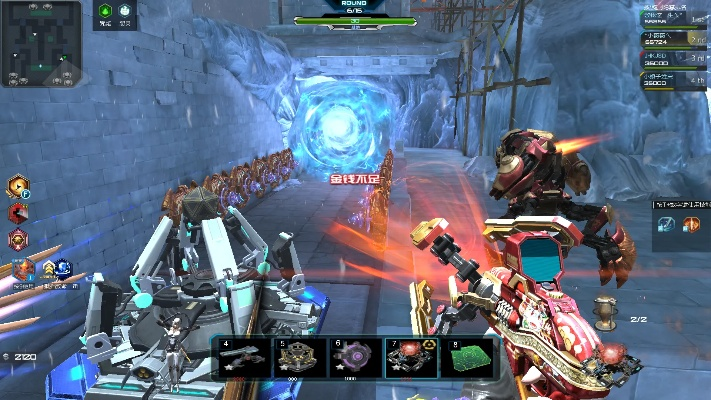Select the fourth-place player row on scoreboard
The height and width of the screenshot is (400, 711).
point(675,80)
